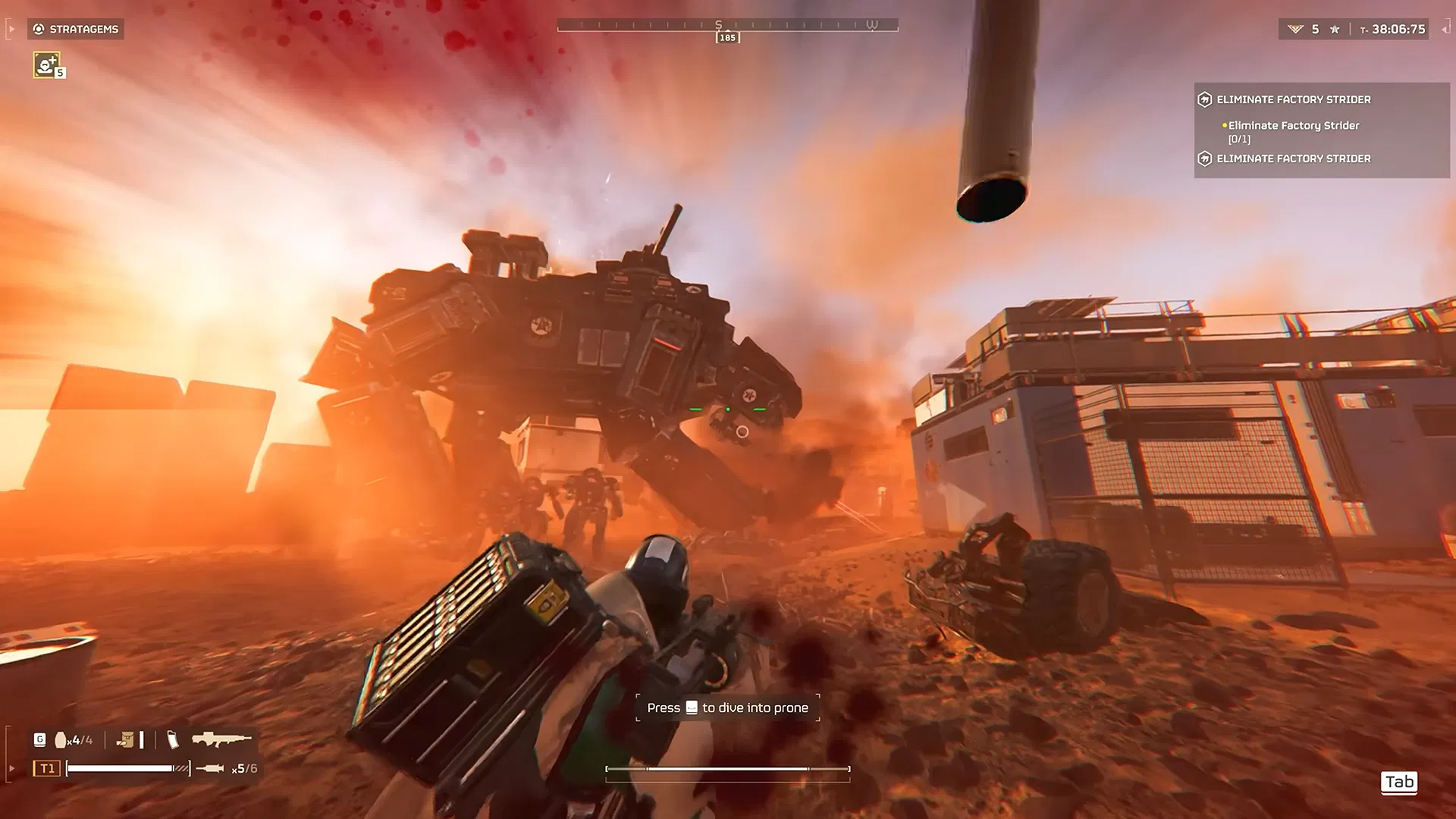Viewport: 1456px width, 819px height.
Task: Click the grenade icon in the weapon HUD
Action: point(61,739)
